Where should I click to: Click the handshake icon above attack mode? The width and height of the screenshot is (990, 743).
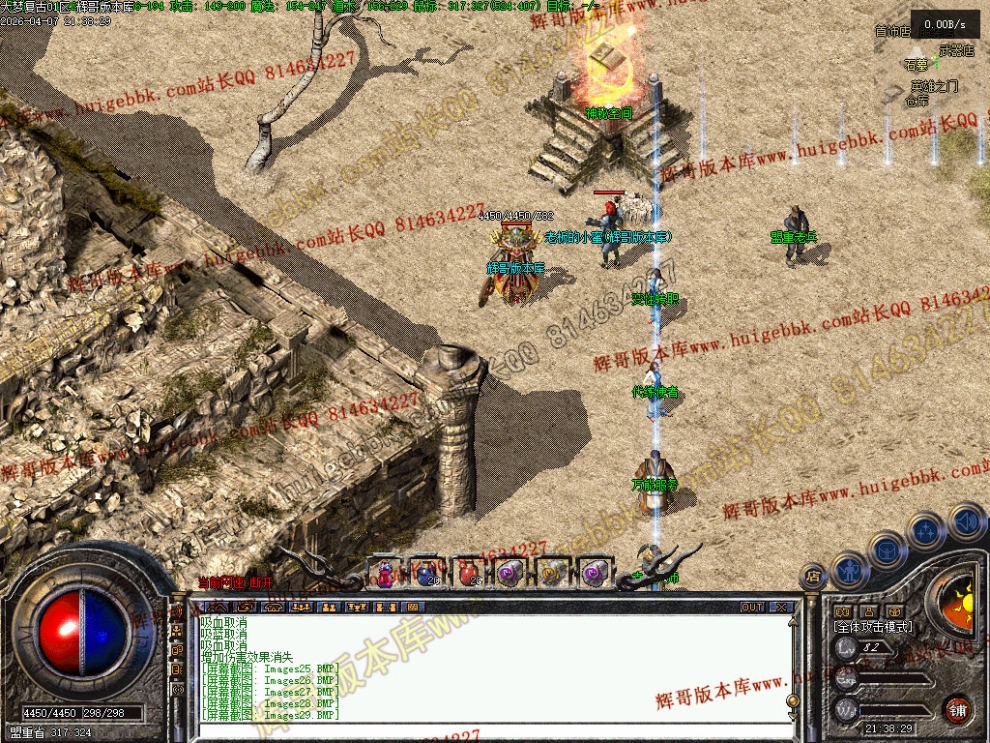(842, 611)
